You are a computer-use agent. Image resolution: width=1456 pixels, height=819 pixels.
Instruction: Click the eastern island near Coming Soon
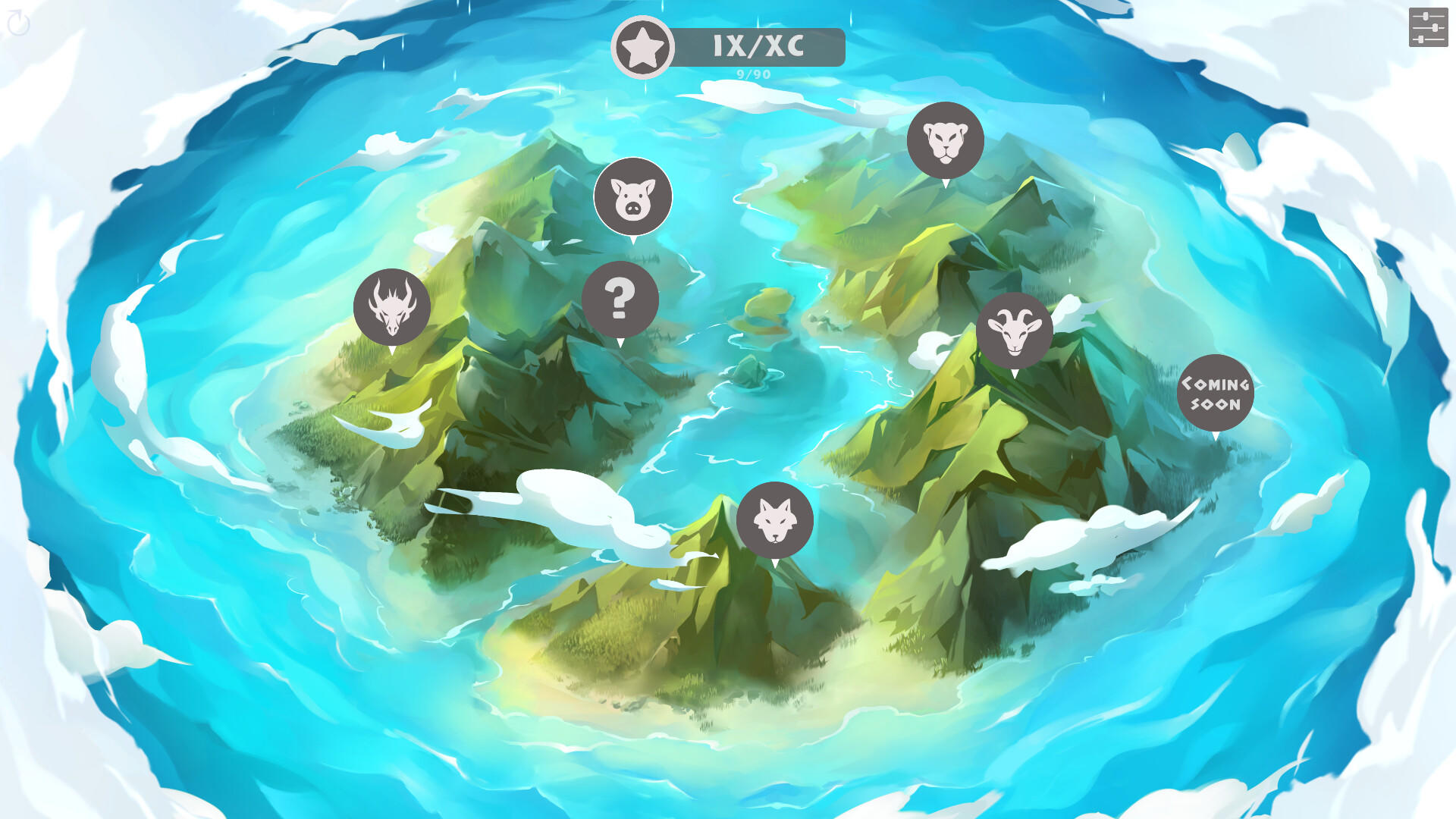click(1100, 455)
